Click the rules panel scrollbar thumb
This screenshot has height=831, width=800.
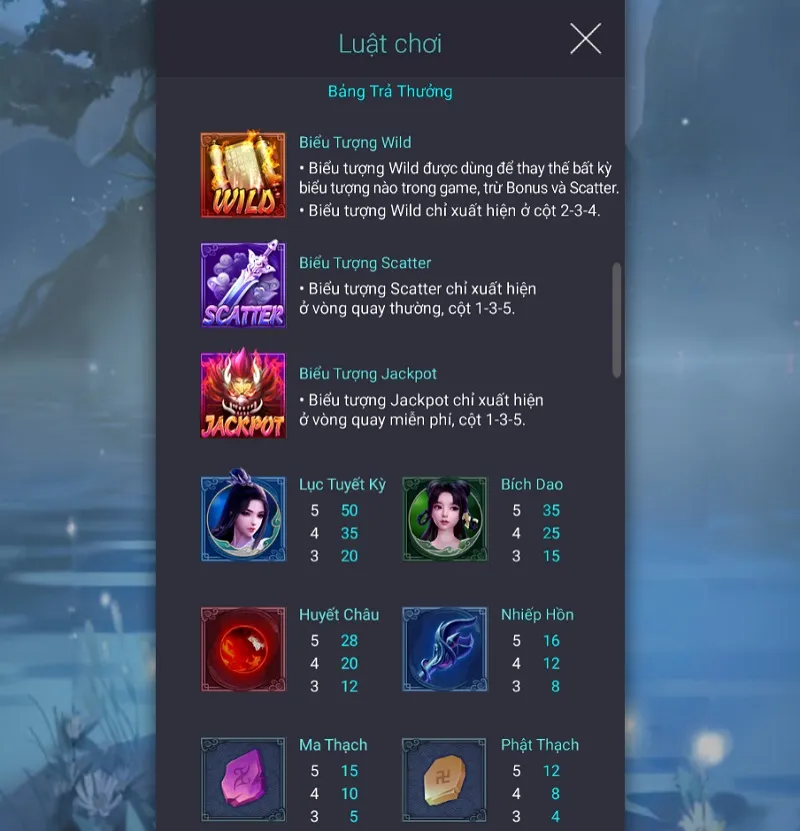click(x=616, y=320)
